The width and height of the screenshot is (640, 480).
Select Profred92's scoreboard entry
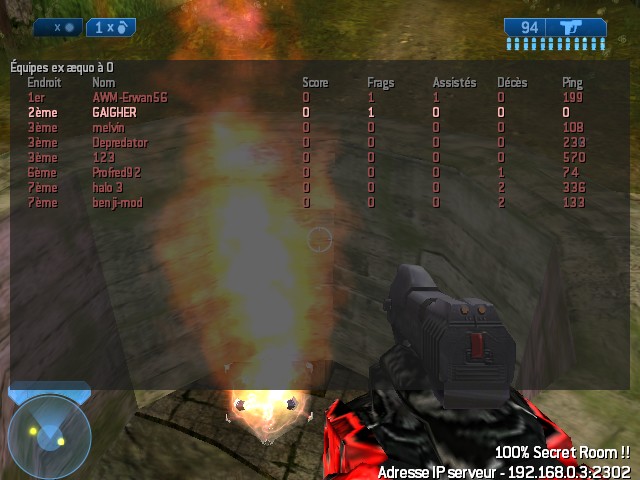(117, 173)
